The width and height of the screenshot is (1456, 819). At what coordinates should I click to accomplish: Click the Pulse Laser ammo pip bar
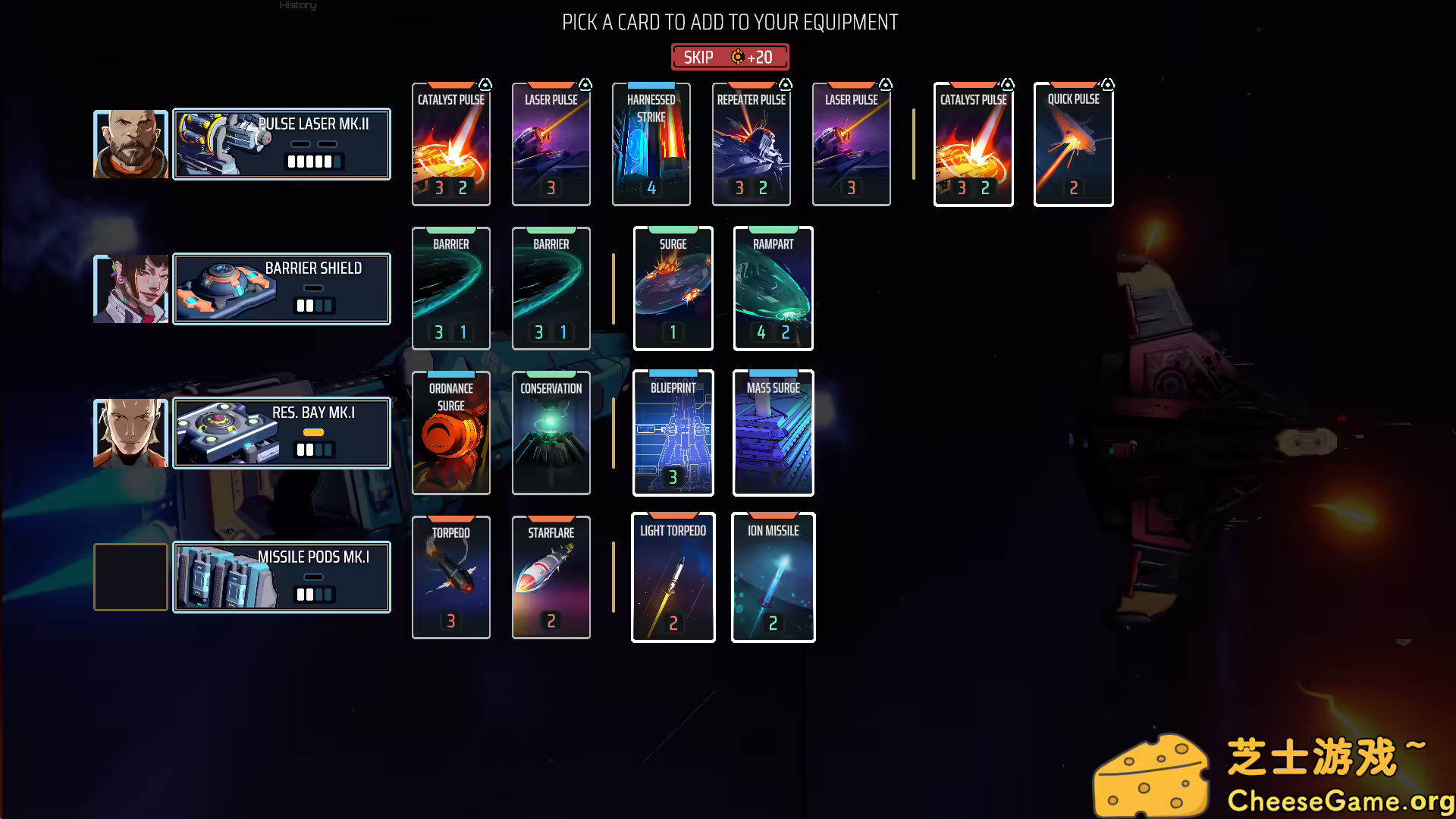[313, 162]
